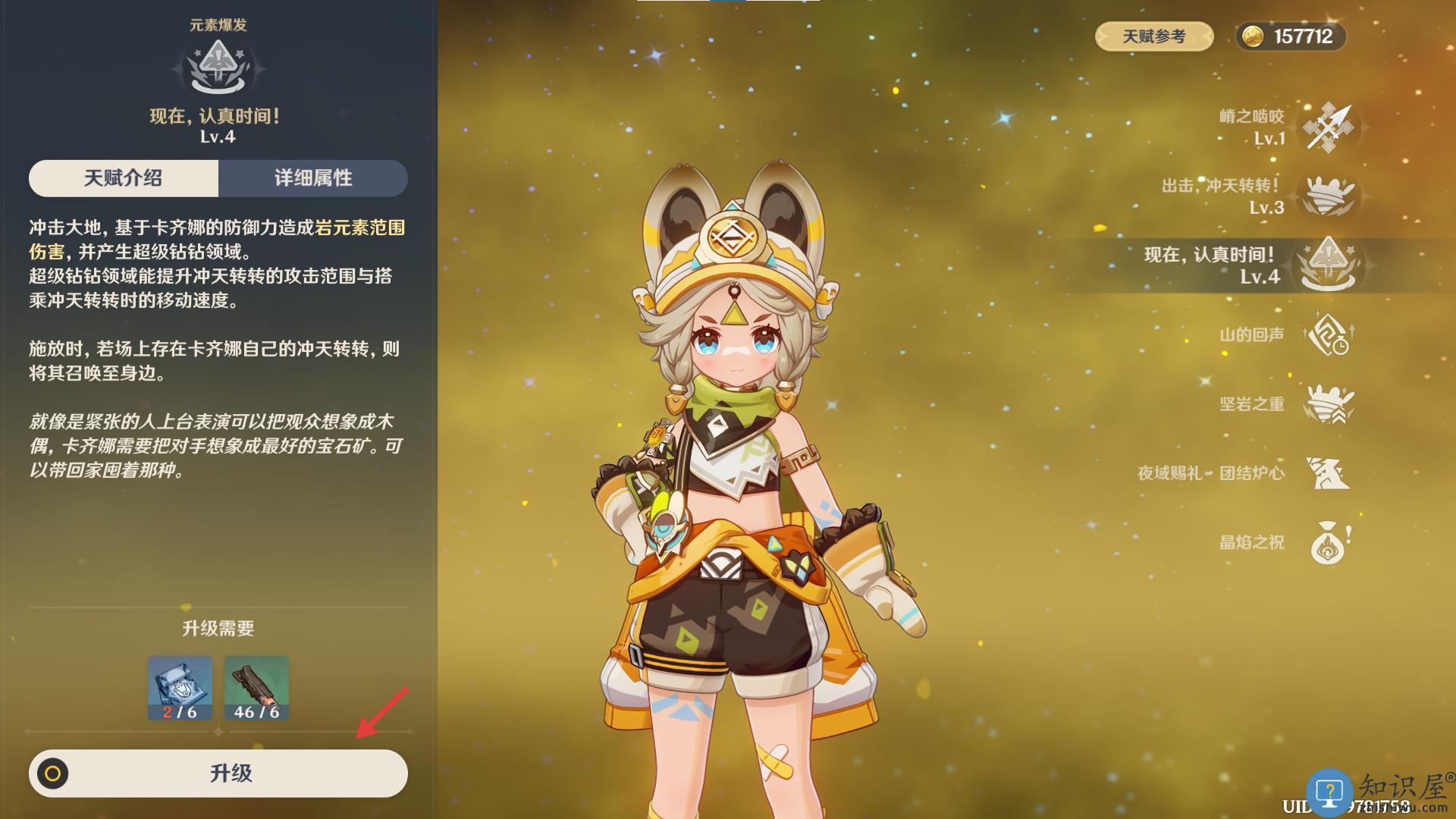Open the 天赋参考 talent reference
Image resolution: width=1456 pixels, height=819 pixels.
(1153, 36)
